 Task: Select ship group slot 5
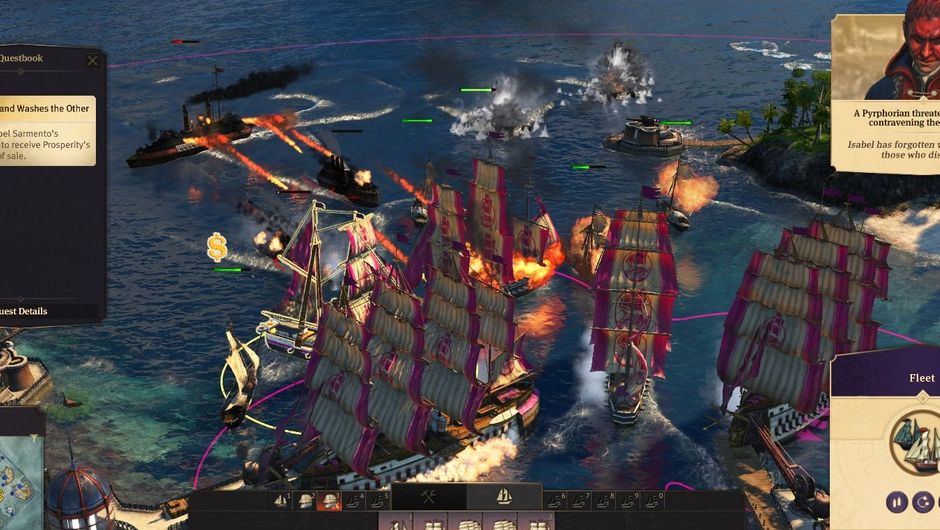(x=376, y=500)
